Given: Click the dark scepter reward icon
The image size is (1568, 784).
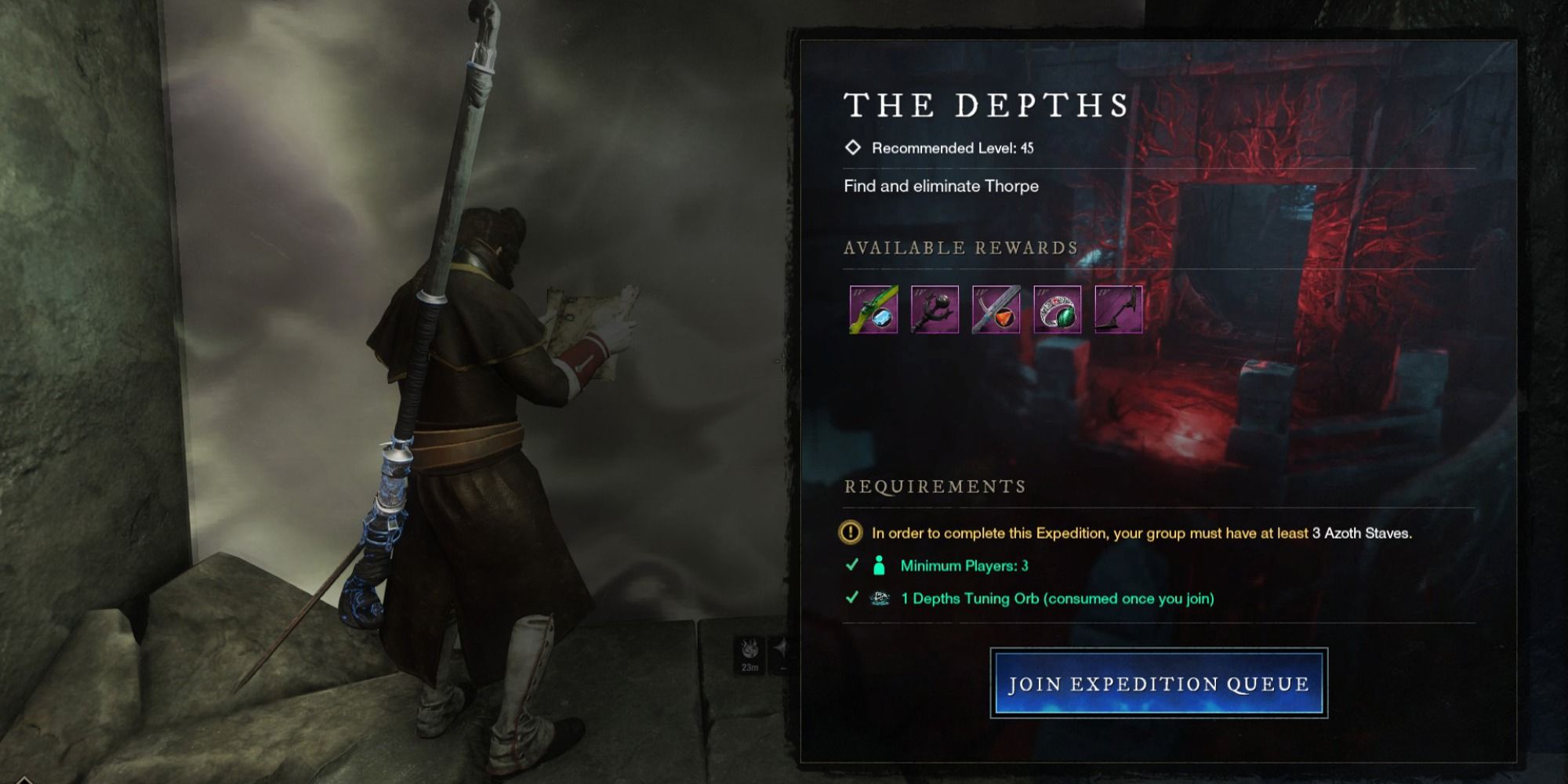Looking at the screenshot, I should [935, 309].
